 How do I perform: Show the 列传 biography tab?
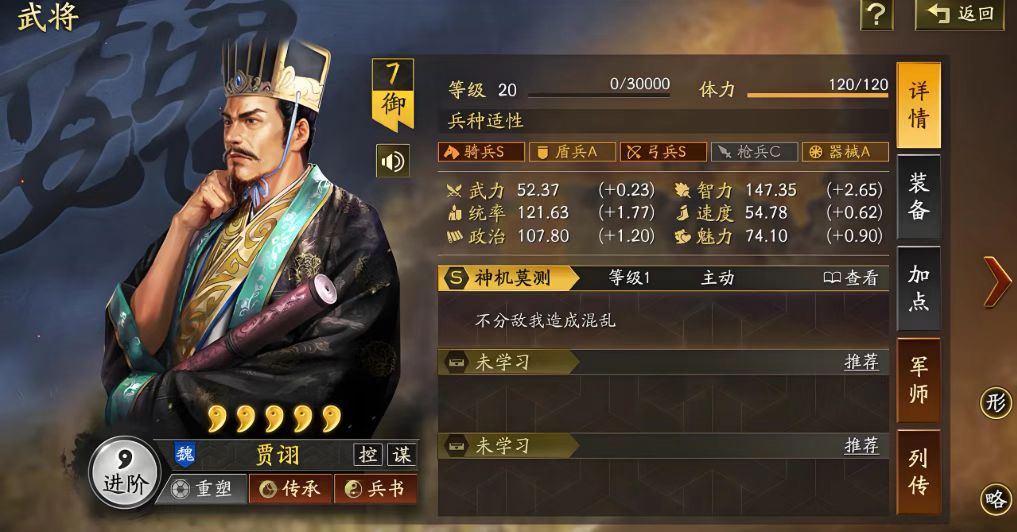click(918, 472)
